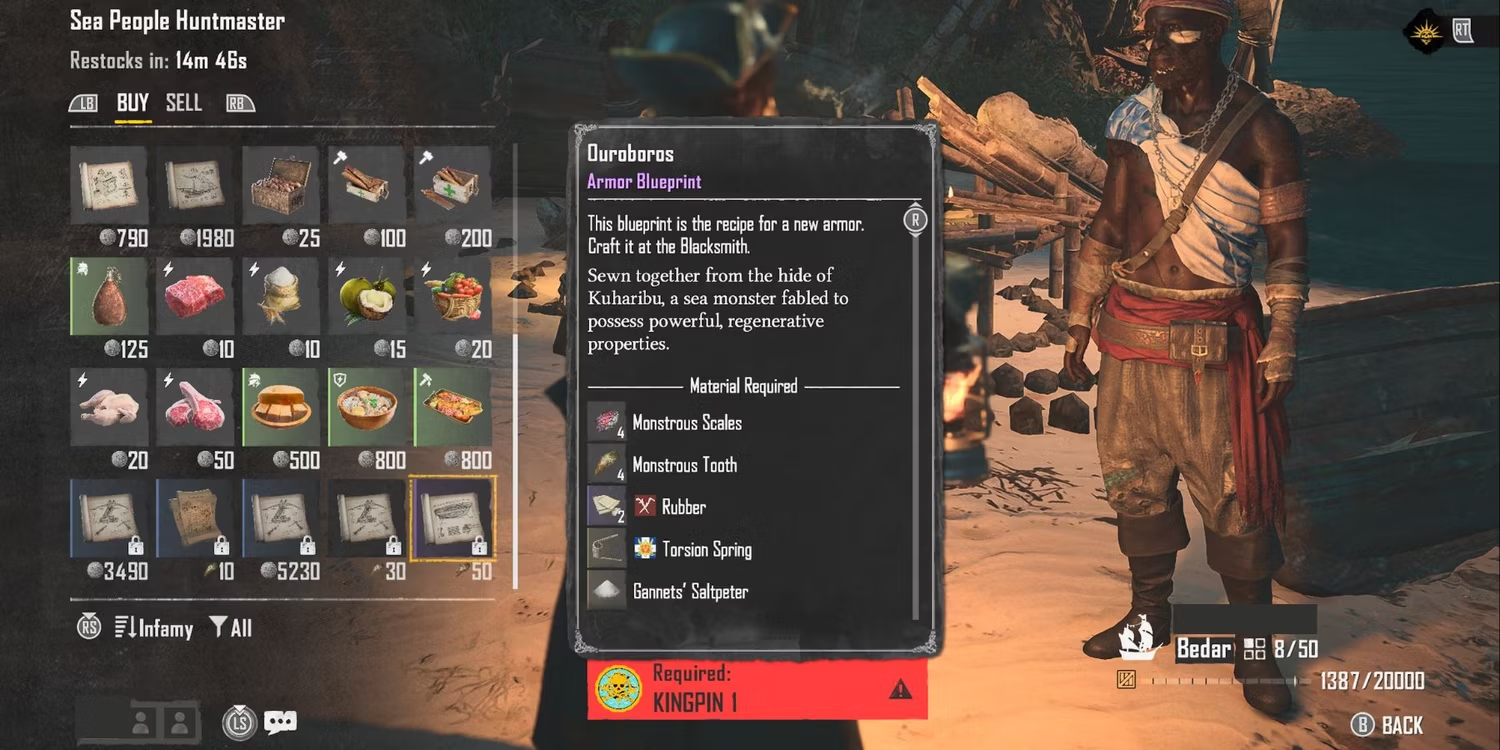The image size is (1500, 750).
Task: Change the Infamy sort order
Action: click(154, 628)
